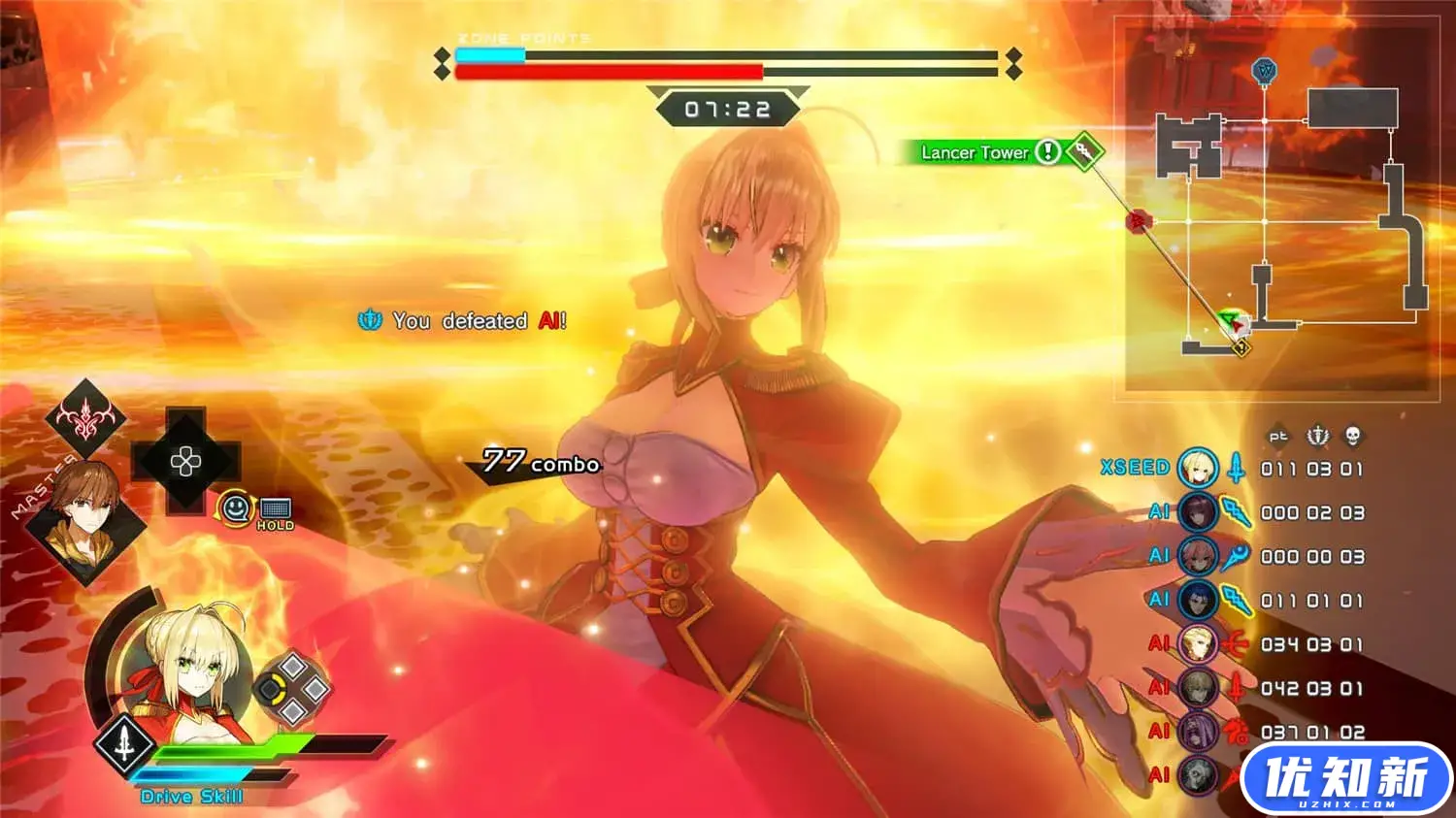Click the red enemy marker on the minimap
The image size is (1456, 818).
tap(1137, 222)
